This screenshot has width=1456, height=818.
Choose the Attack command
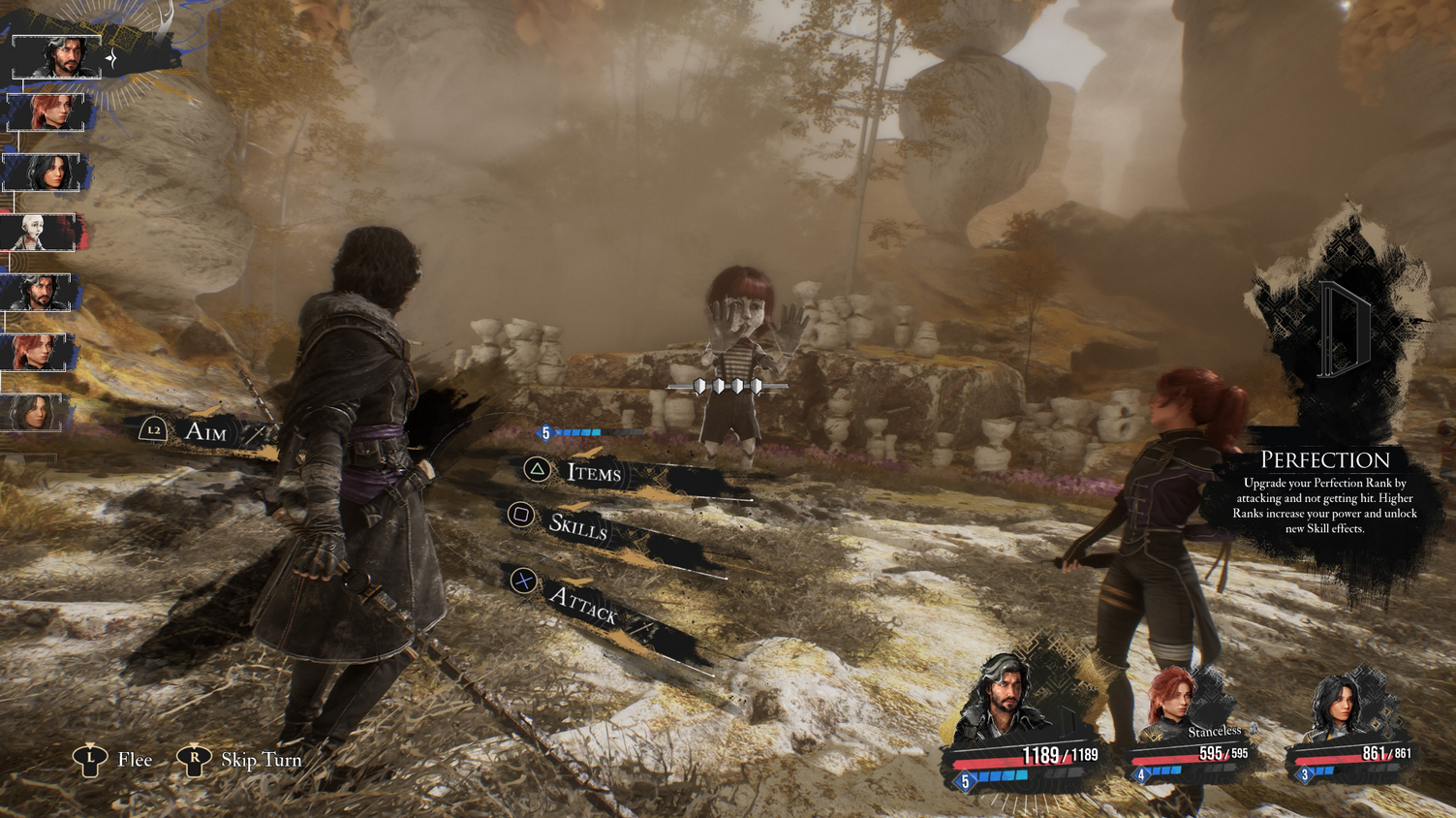[x=582, y=604]
